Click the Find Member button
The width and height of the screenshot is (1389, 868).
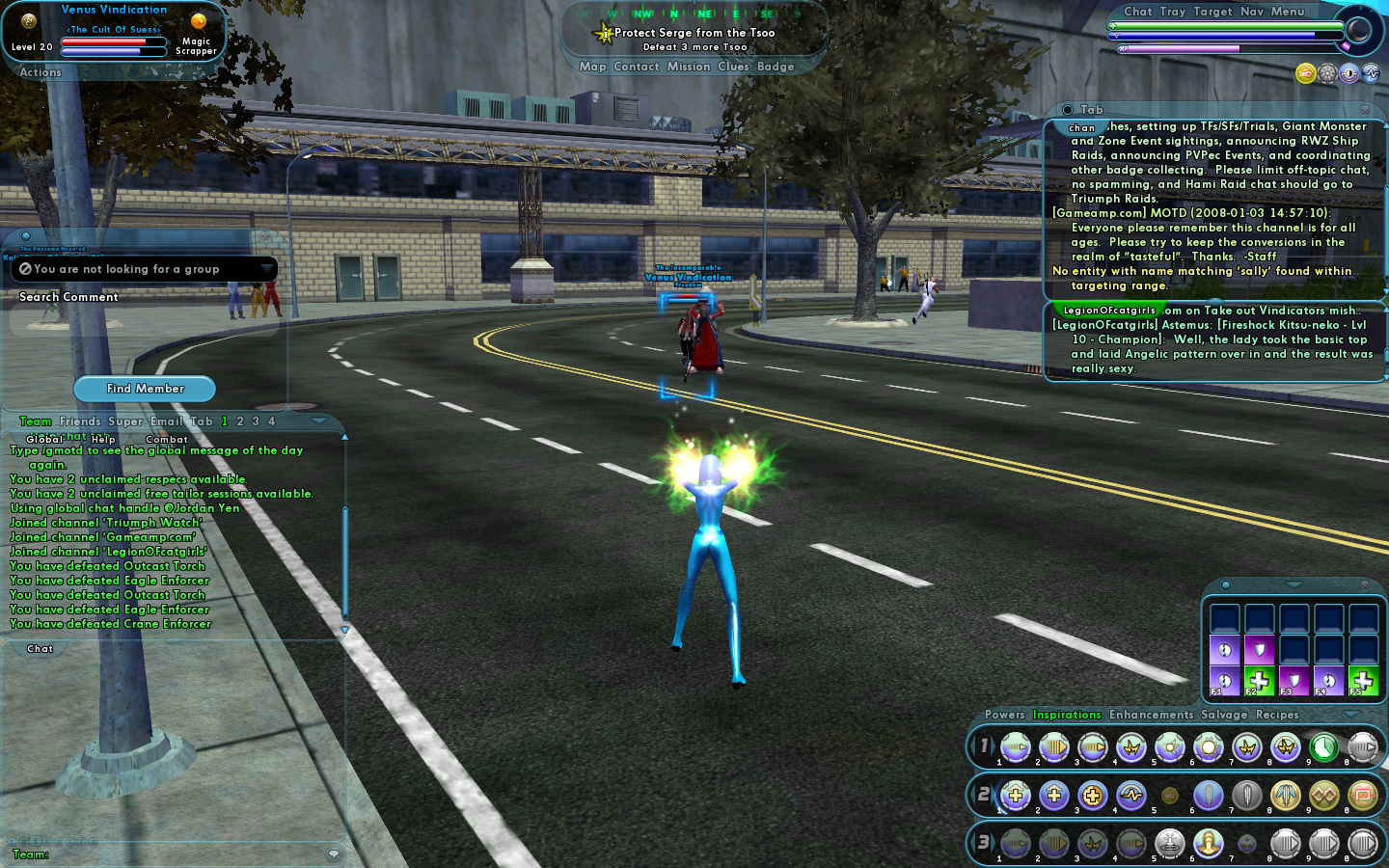[x=145, y=389]
